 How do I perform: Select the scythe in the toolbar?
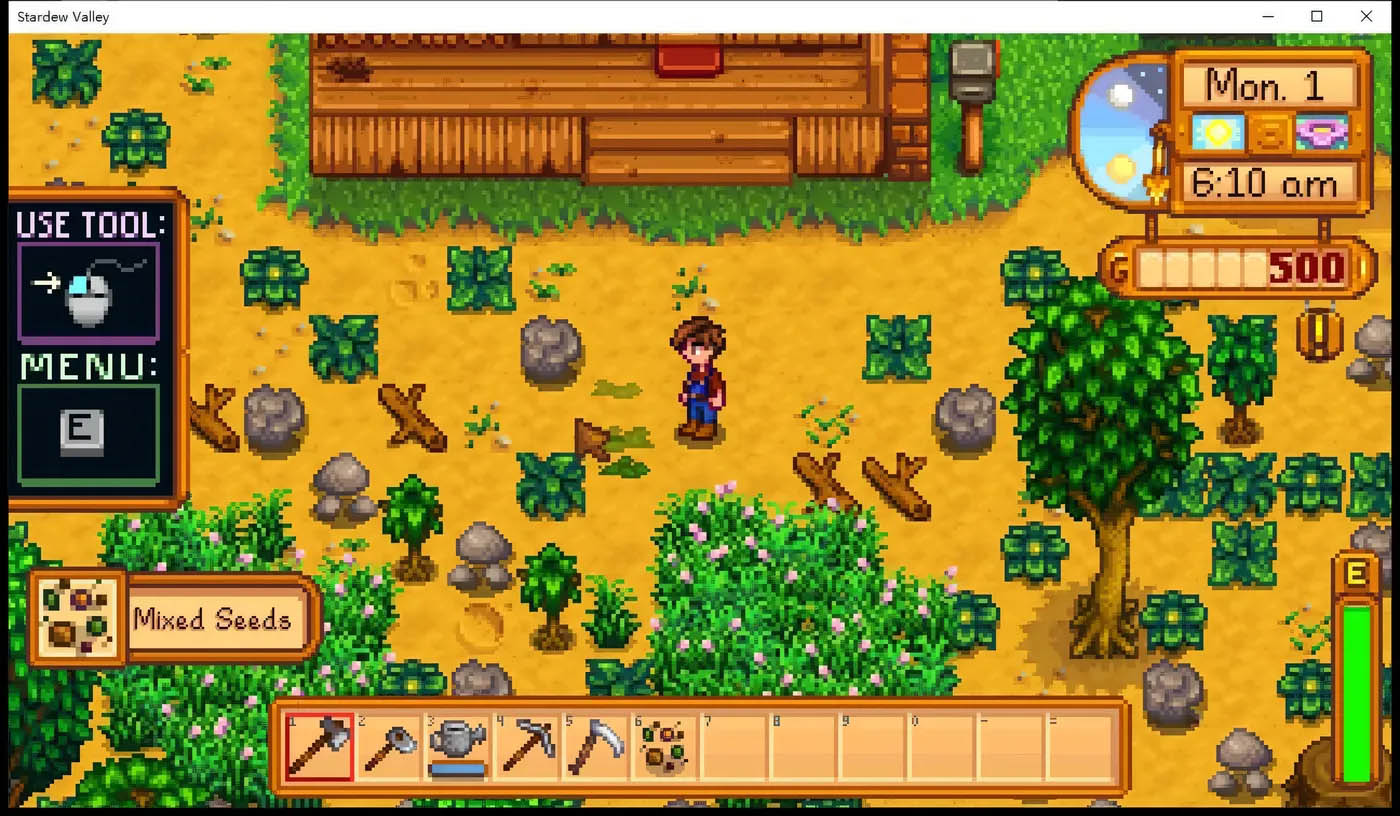[595, 747]
